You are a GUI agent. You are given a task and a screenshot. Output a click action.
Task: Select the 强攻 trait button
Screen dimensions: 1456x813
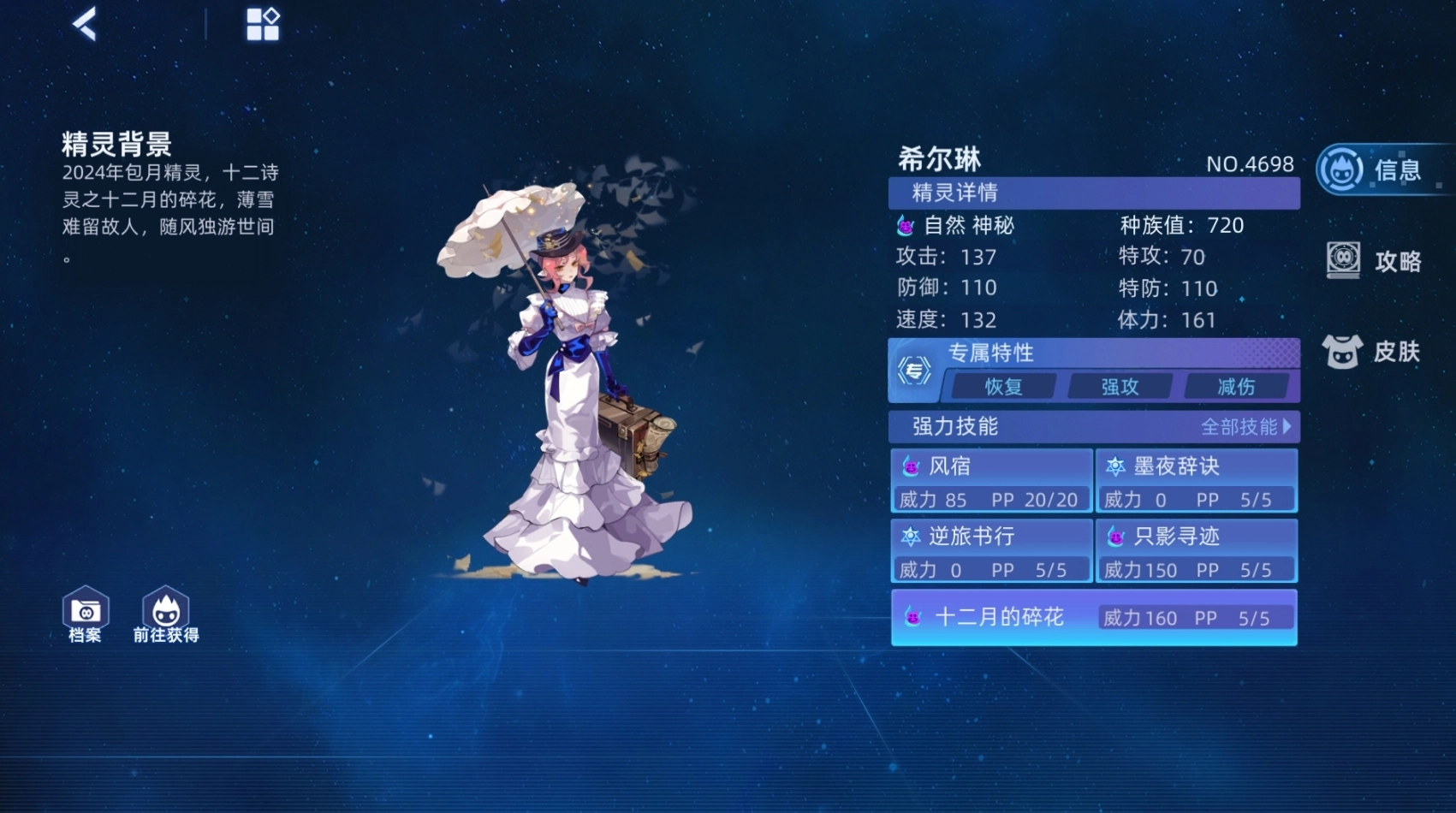click(1120, 387)
